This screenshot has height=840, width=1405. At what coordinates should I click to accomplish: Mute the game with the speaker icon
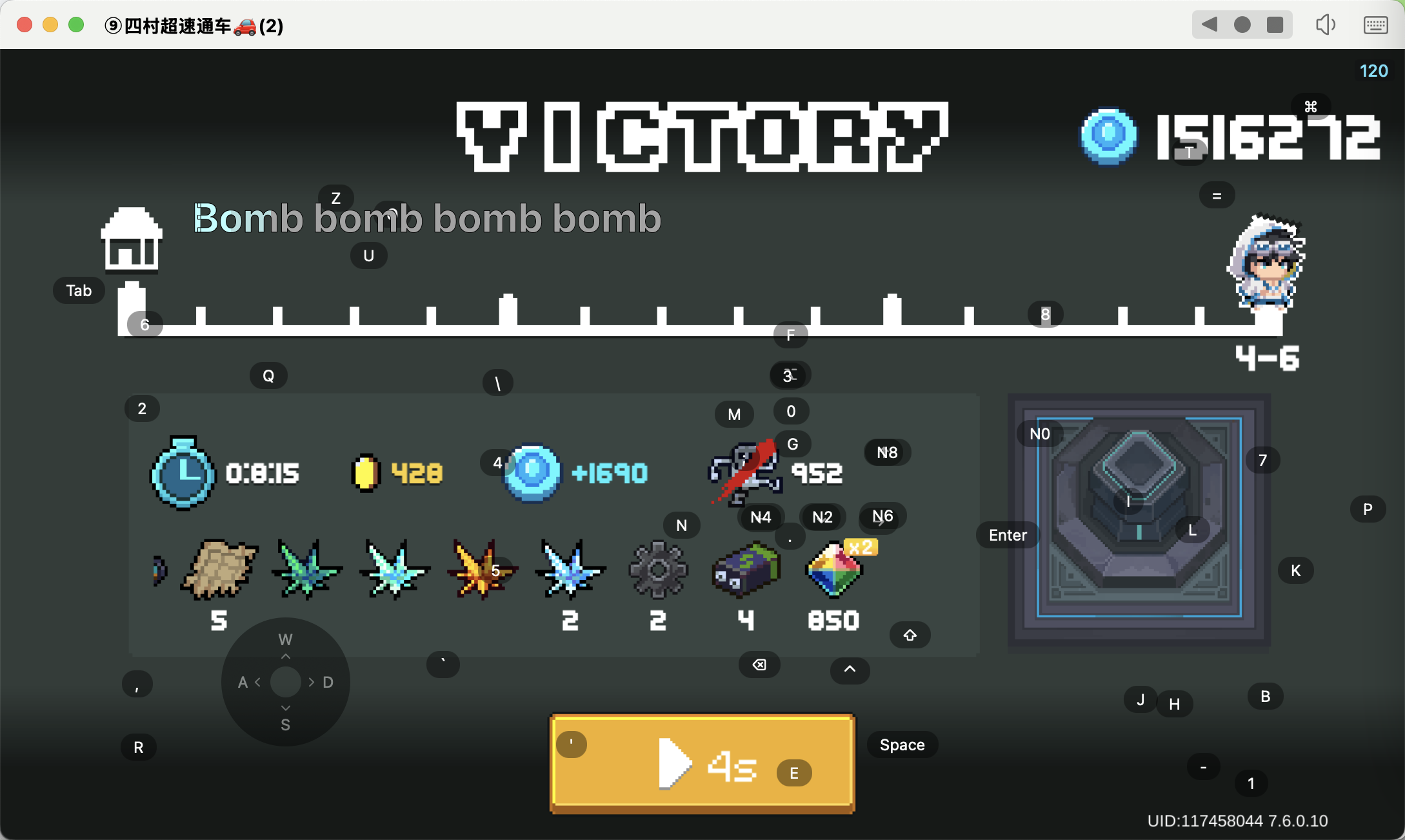(x=1326, y=25)
